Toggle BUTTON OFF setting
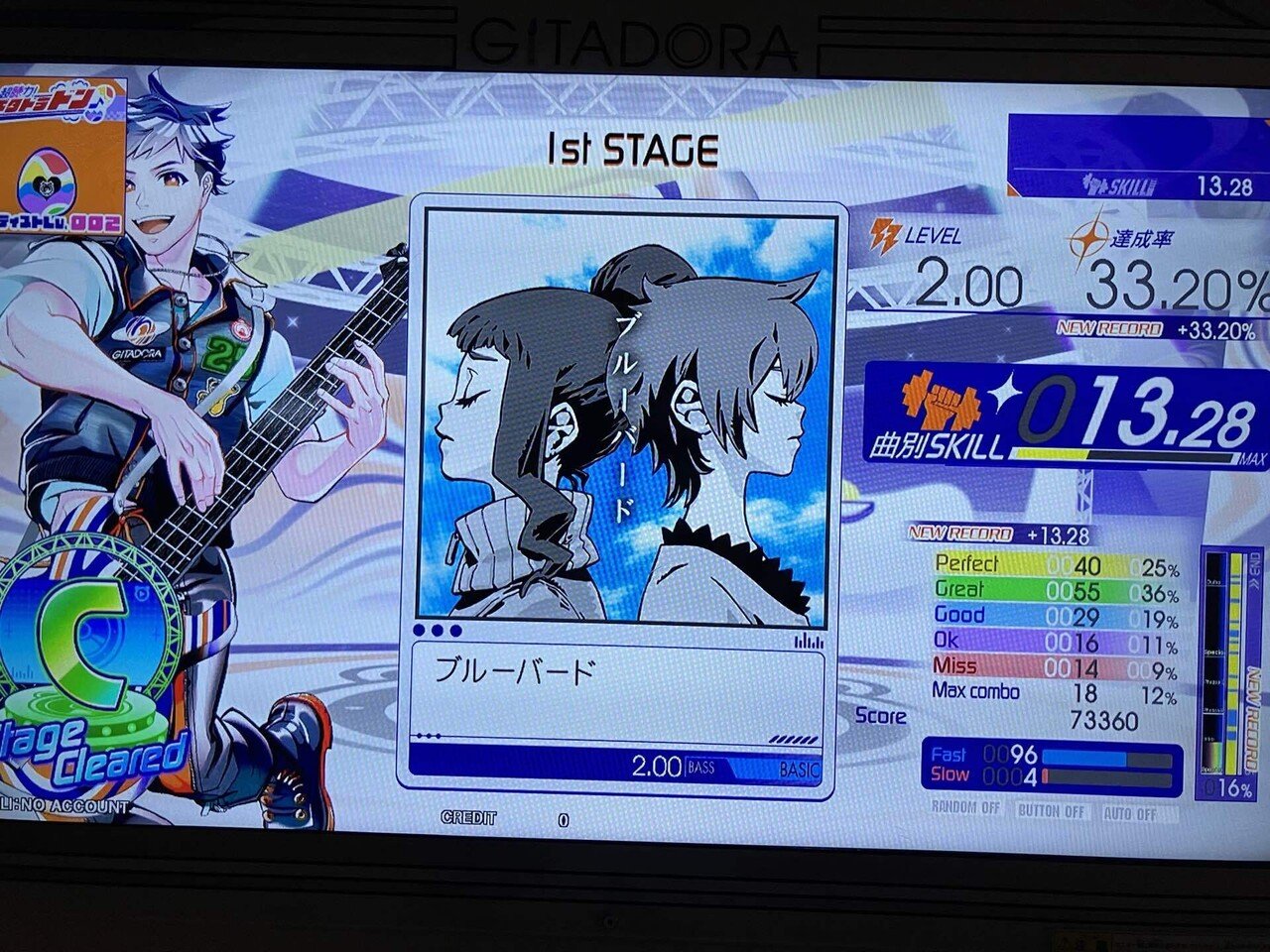1270x952 pixels. [x=1051, y=811]
